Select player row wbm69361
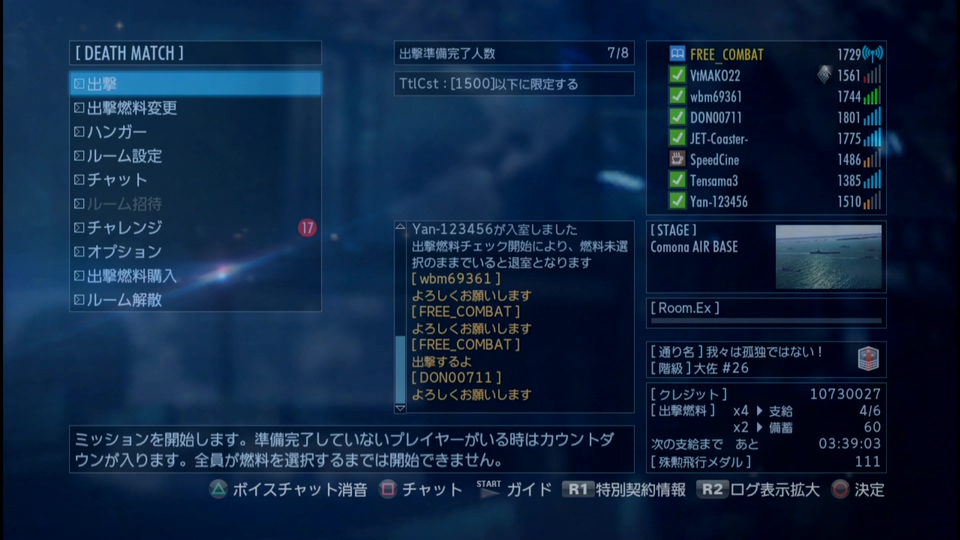 pos(765,96)
